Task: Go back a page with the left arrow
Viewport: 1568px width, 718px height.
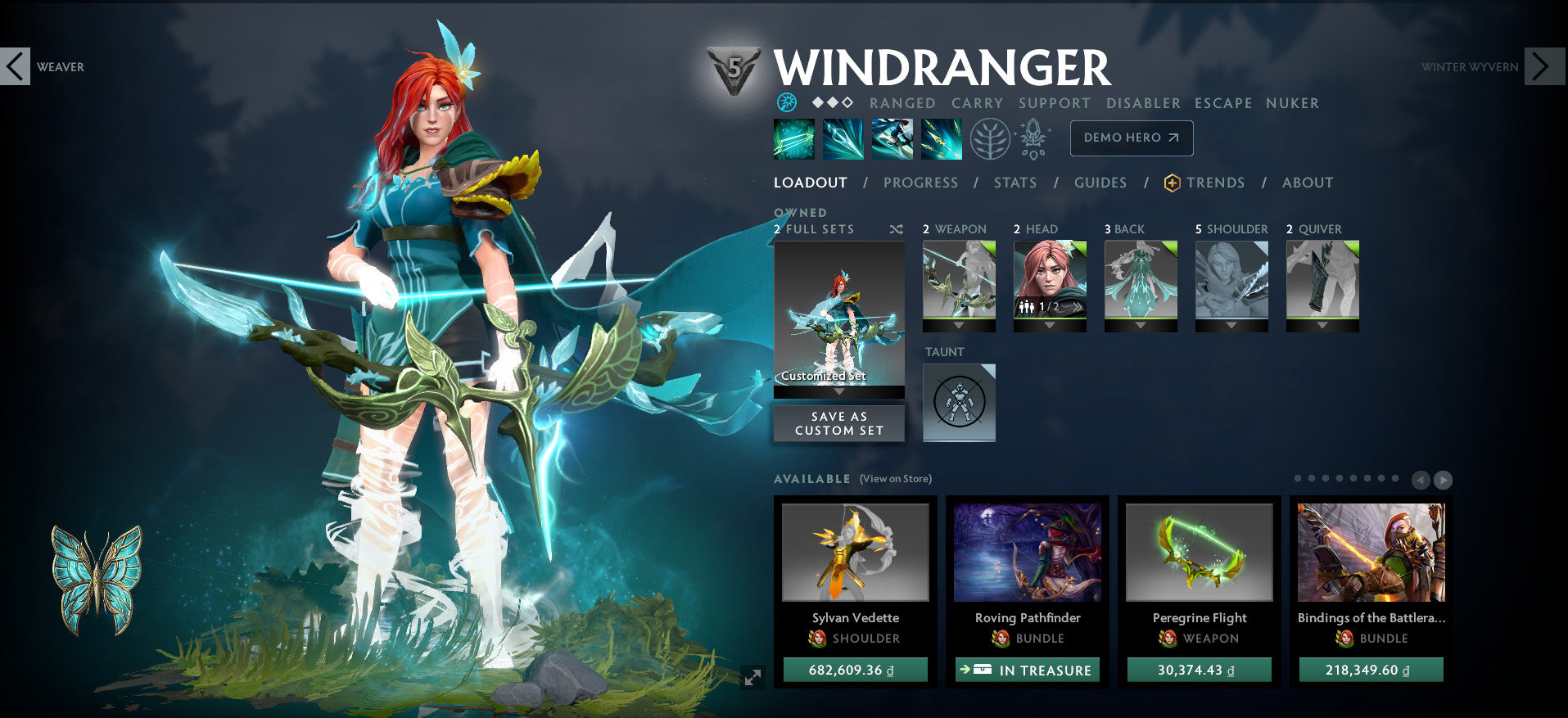Action: [1421, 480]
